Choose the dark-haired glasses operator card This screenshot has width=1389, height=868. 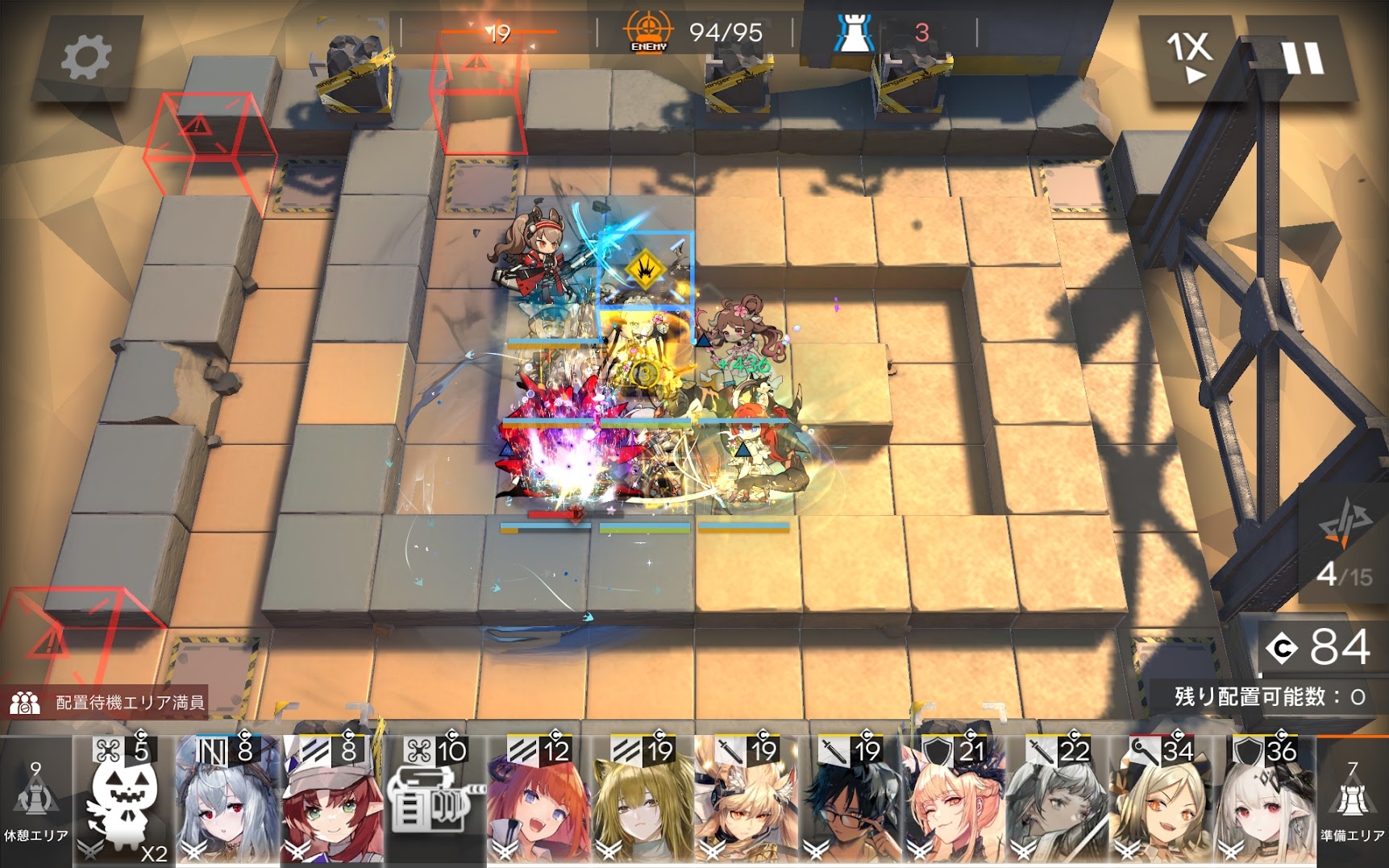850,802
